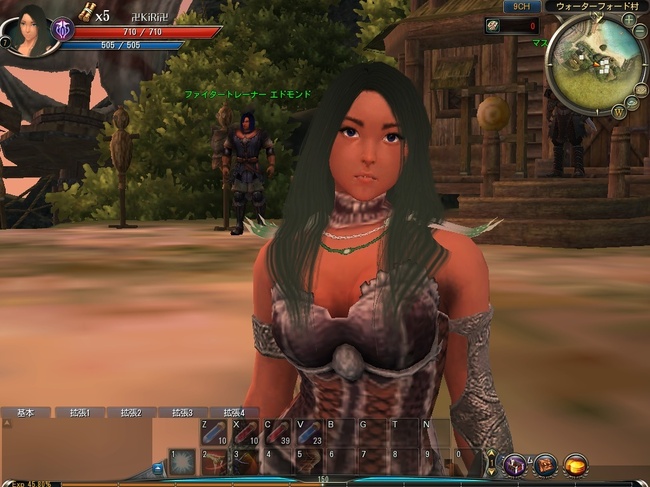Use the red potion in slot X
This screenshot has width=650, height=487.
coord(245,434)
